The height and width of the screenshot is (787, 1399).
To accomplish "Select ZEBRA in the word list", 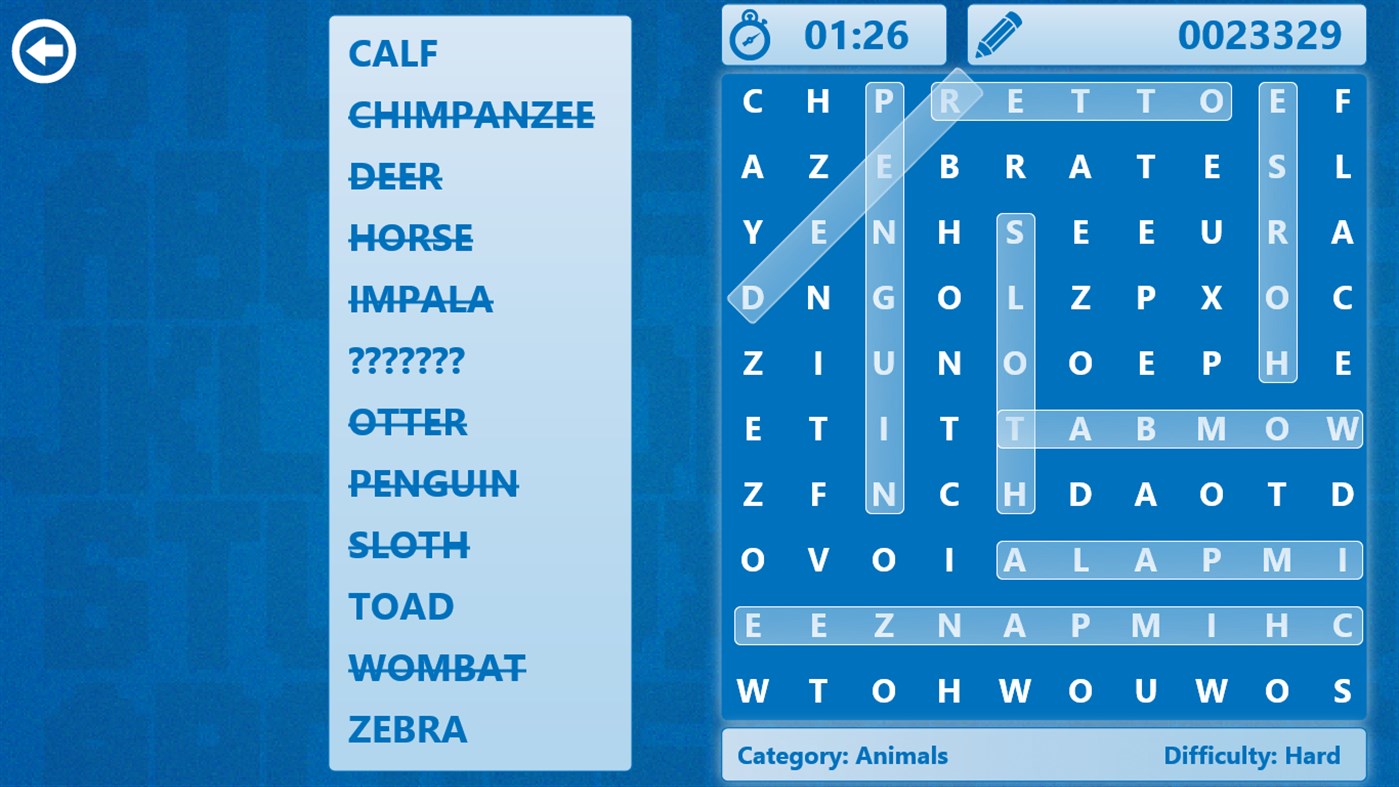I will (x=406, y=728).
